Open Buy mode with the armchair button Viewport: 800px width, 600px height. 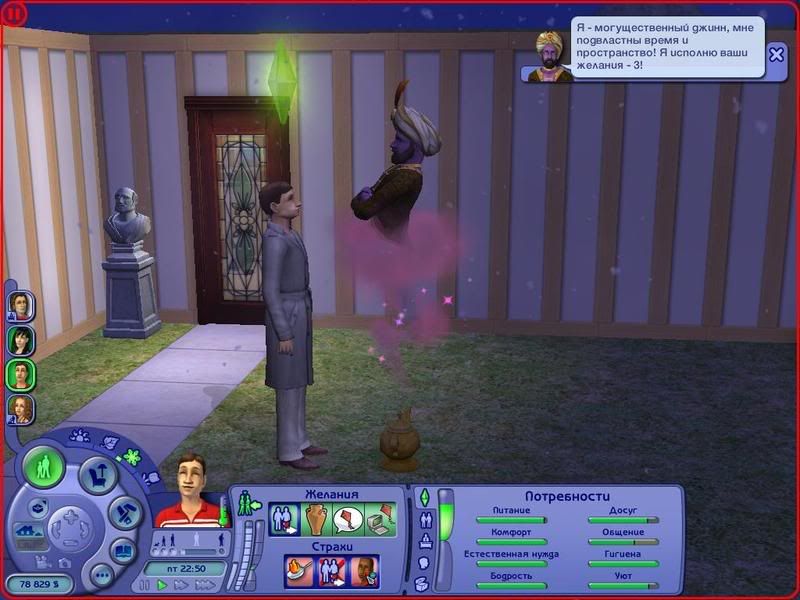pyautogui.click(x=97, y=475)
